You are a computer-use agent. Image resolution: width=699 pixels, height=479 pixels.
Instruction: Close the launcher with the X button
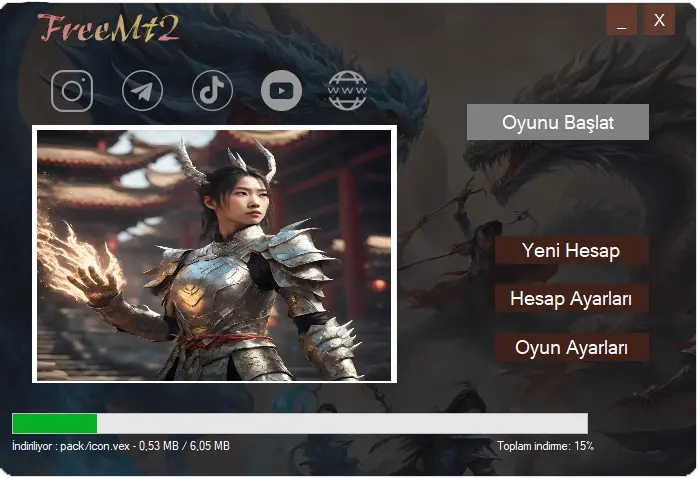(659, 20)
